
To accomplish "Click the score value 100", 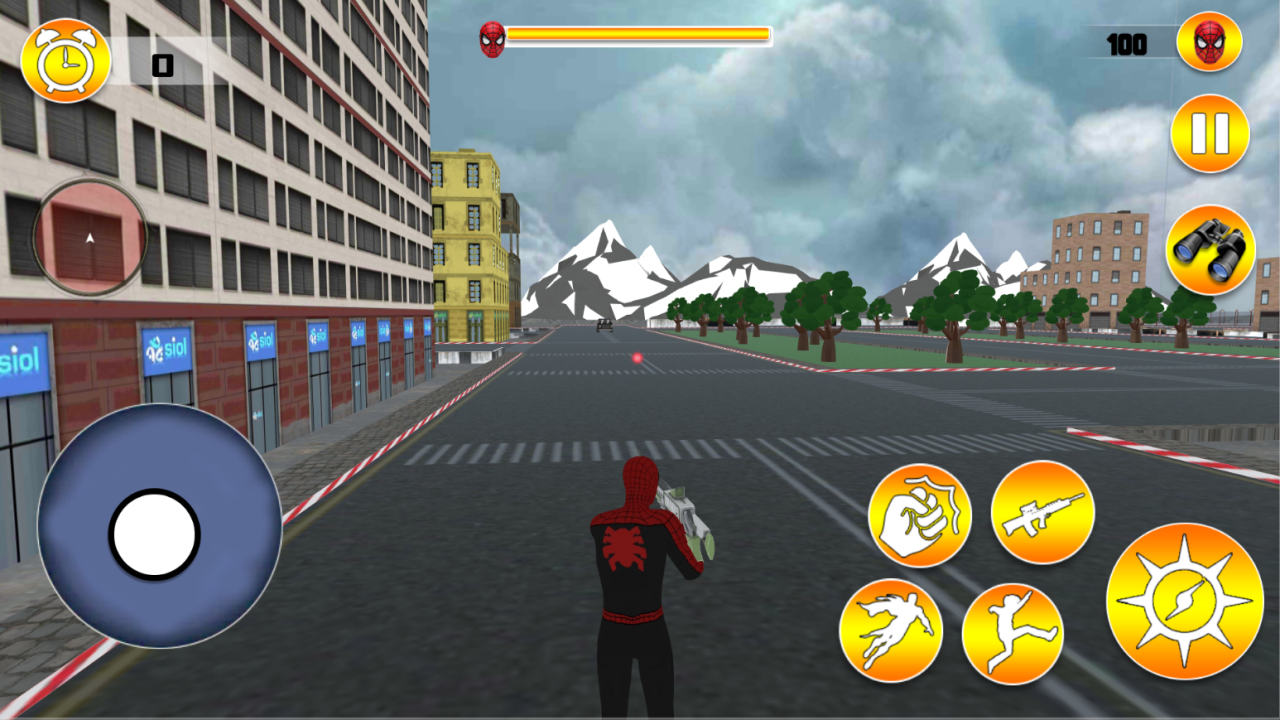I will pyautogui.click(x=1127, y=43).
